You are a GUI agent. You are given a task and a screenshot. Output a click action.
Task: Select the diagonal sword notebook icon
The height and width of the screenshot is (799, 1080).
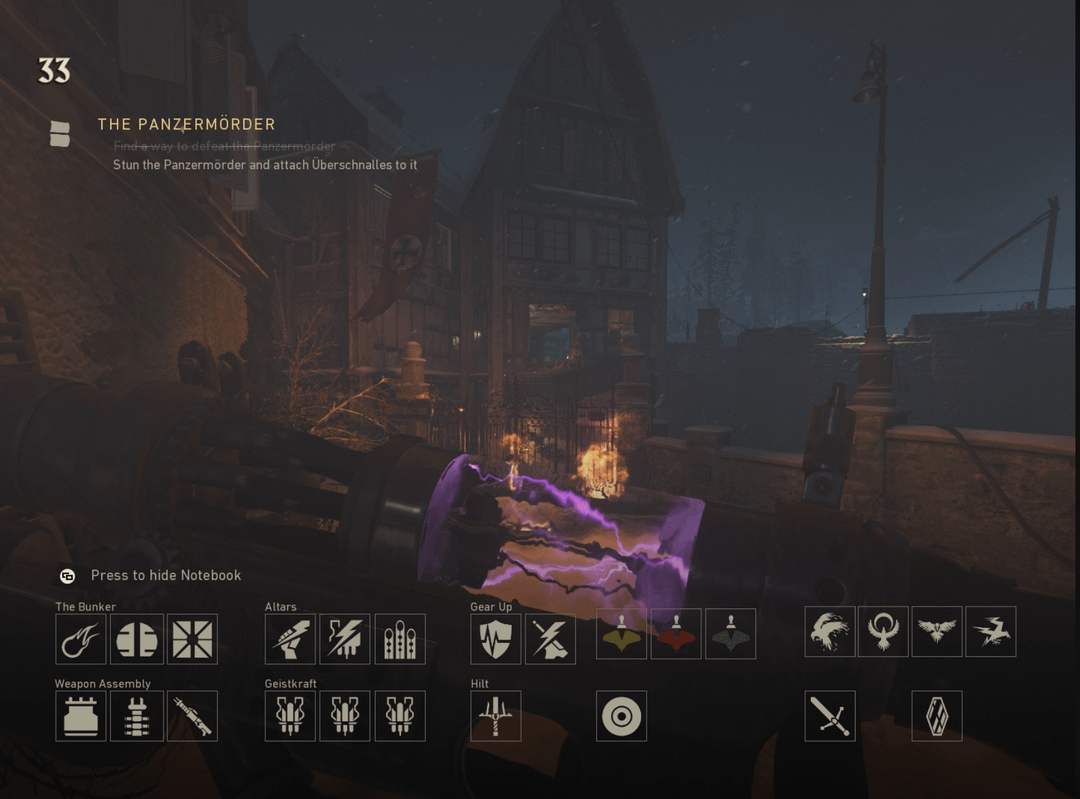coord(830,716)
